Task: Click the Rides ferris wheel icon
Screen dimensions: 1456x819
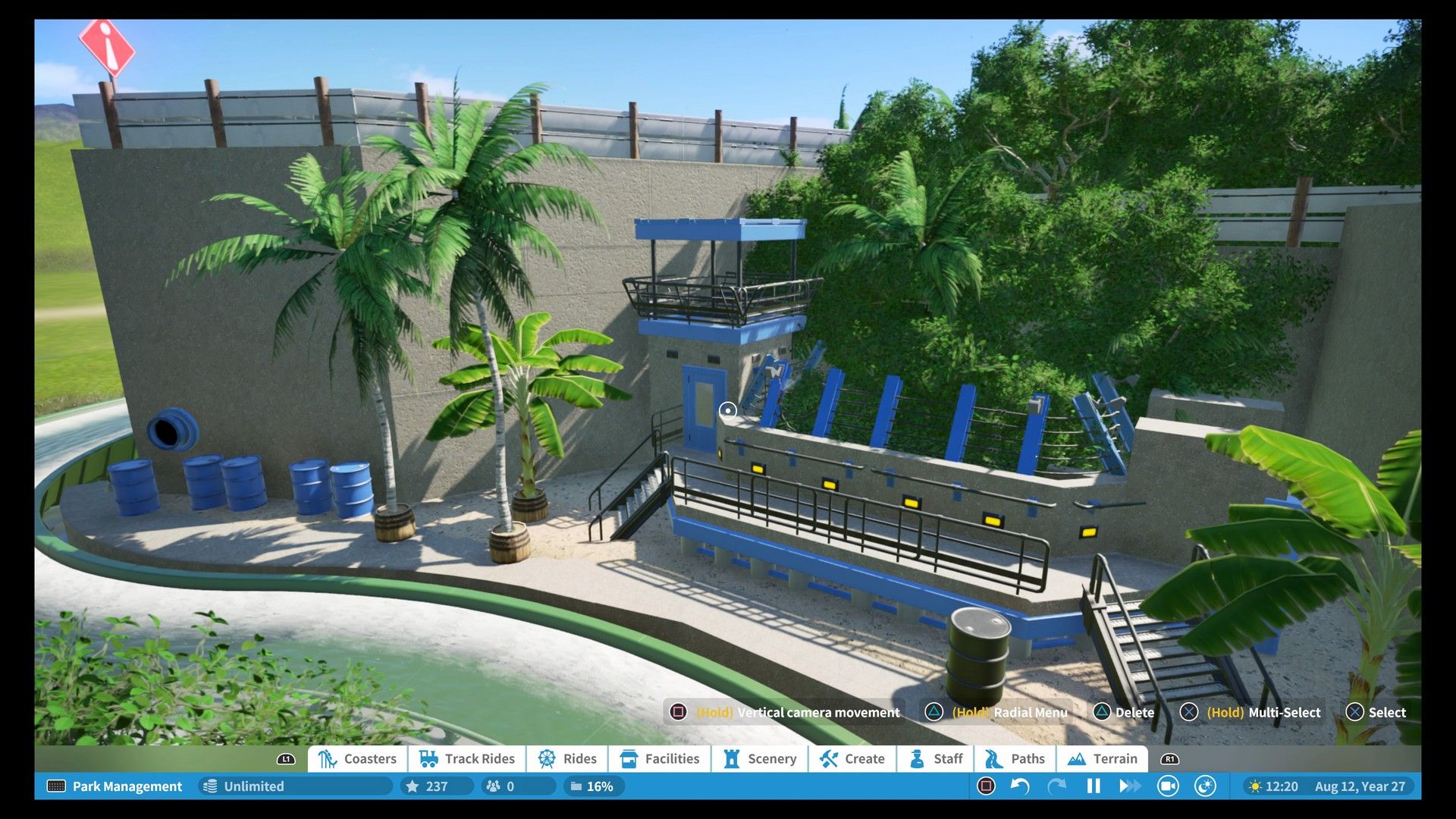Action: tap(546, 758)
